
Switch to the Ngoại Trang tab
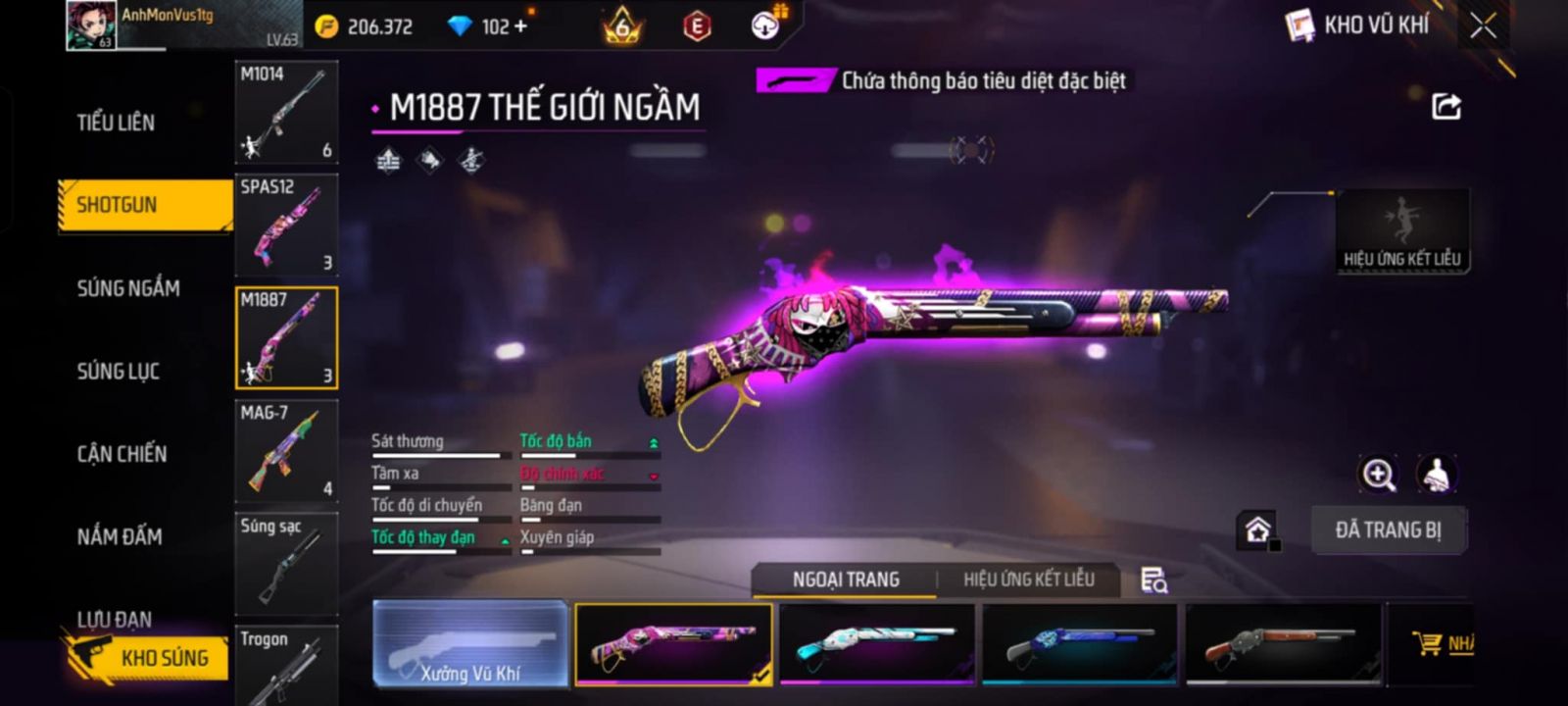pos(846,580)
